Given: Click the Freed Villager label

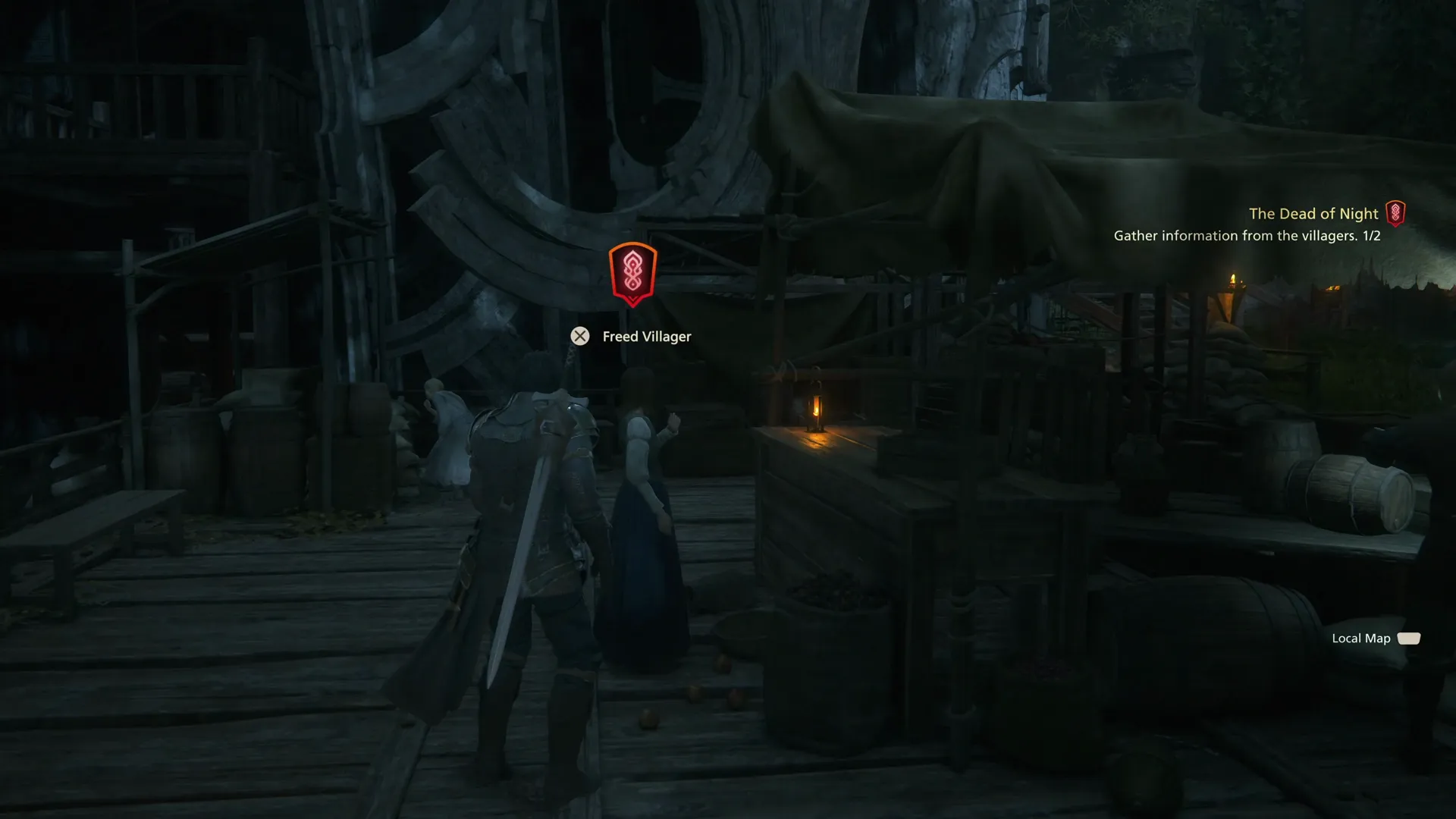Looking at the screenshot, I should [x=645, y=336].
